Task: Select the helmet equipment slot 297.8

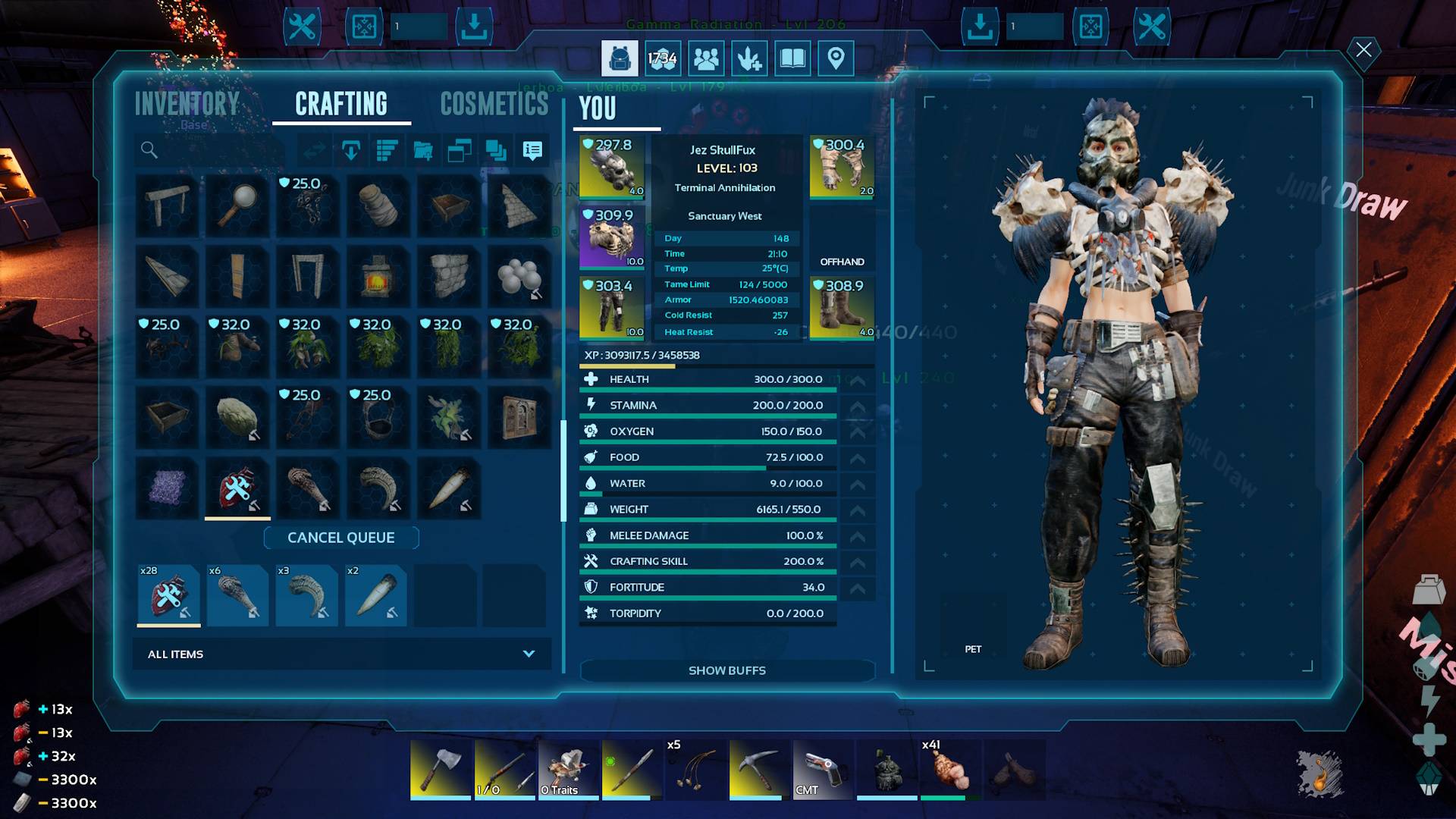Action: point(611,168)
